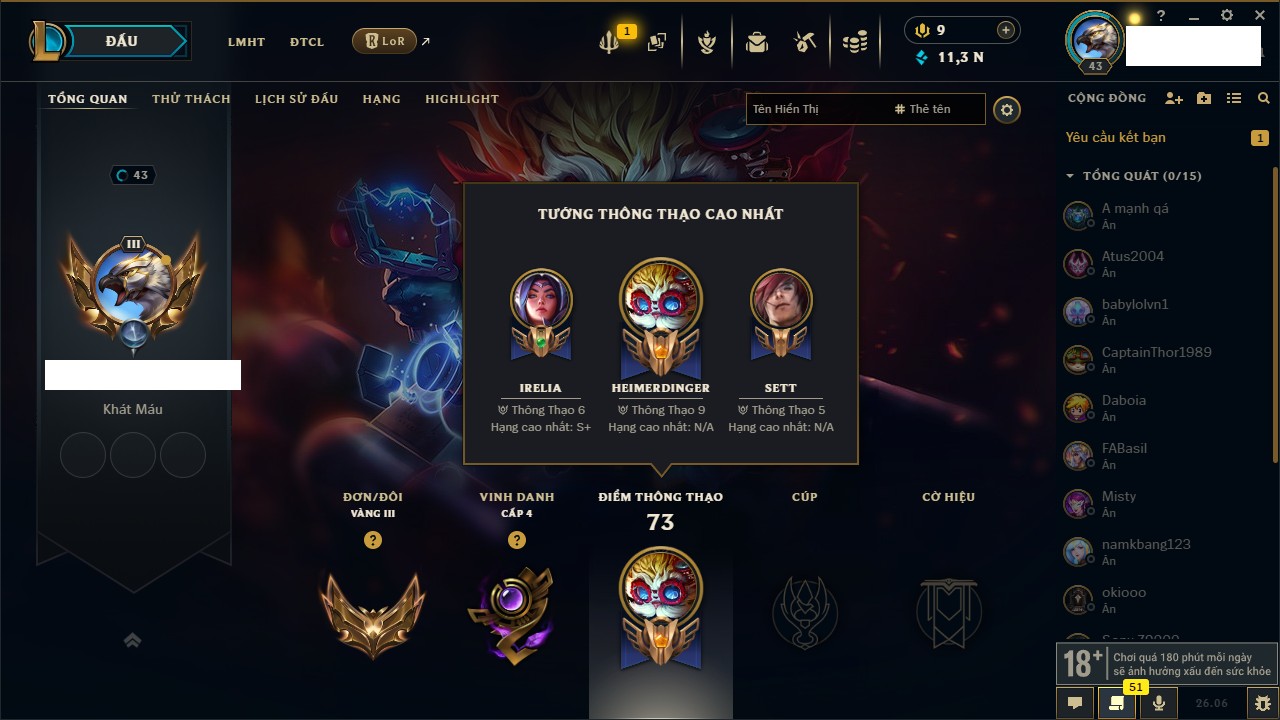
Task: Toggle the microphone voice button
Action: 1159,703
